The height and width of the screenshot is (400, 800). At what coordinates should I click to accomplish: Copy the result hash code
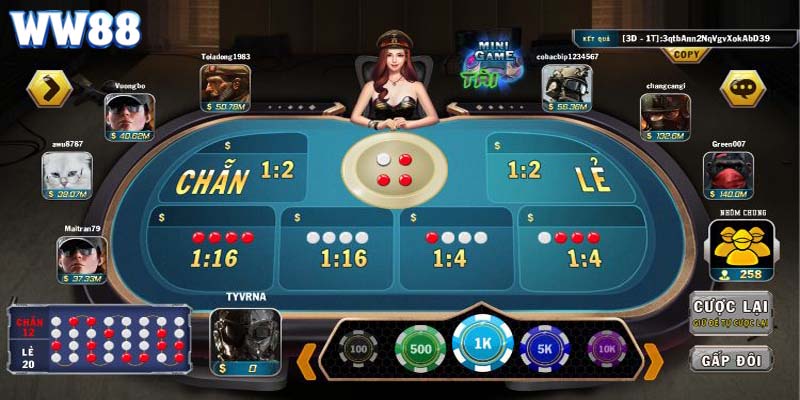[x=686, y=55]
